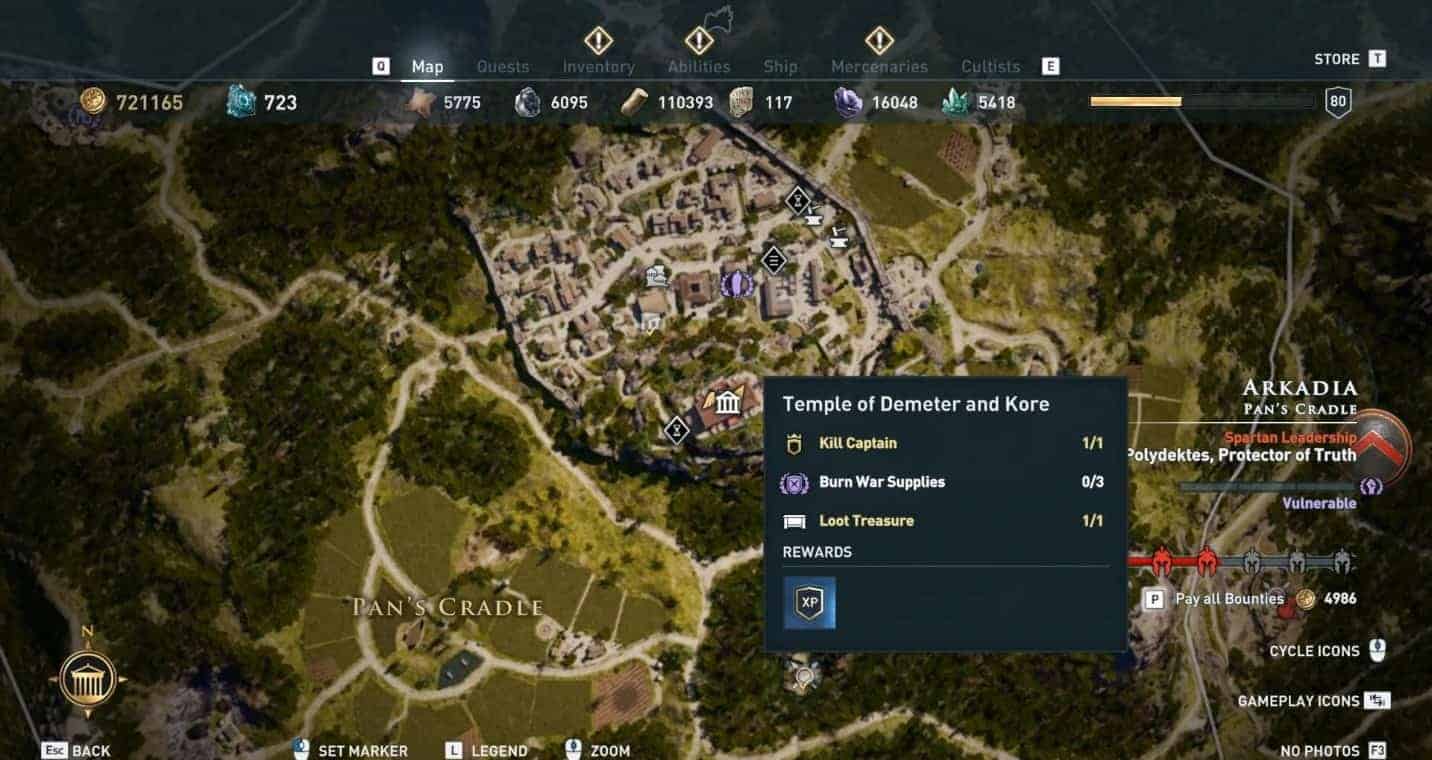This screenshot has width=1432, height=760.
Task: Click the compass temple icon
Action: (x=88, y=679)
